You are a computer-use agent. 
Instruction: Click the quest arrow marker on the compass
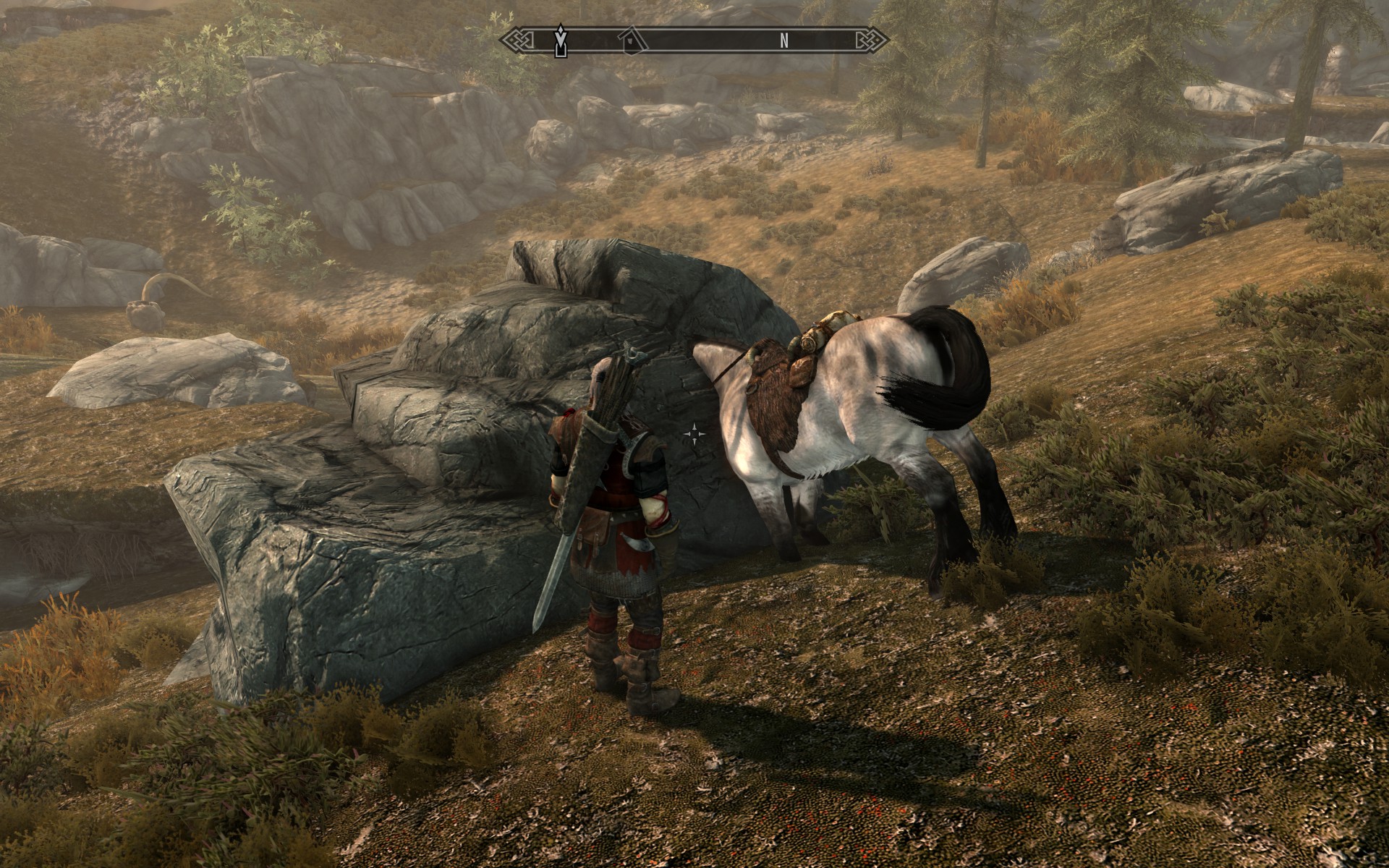tap(559, 41)
